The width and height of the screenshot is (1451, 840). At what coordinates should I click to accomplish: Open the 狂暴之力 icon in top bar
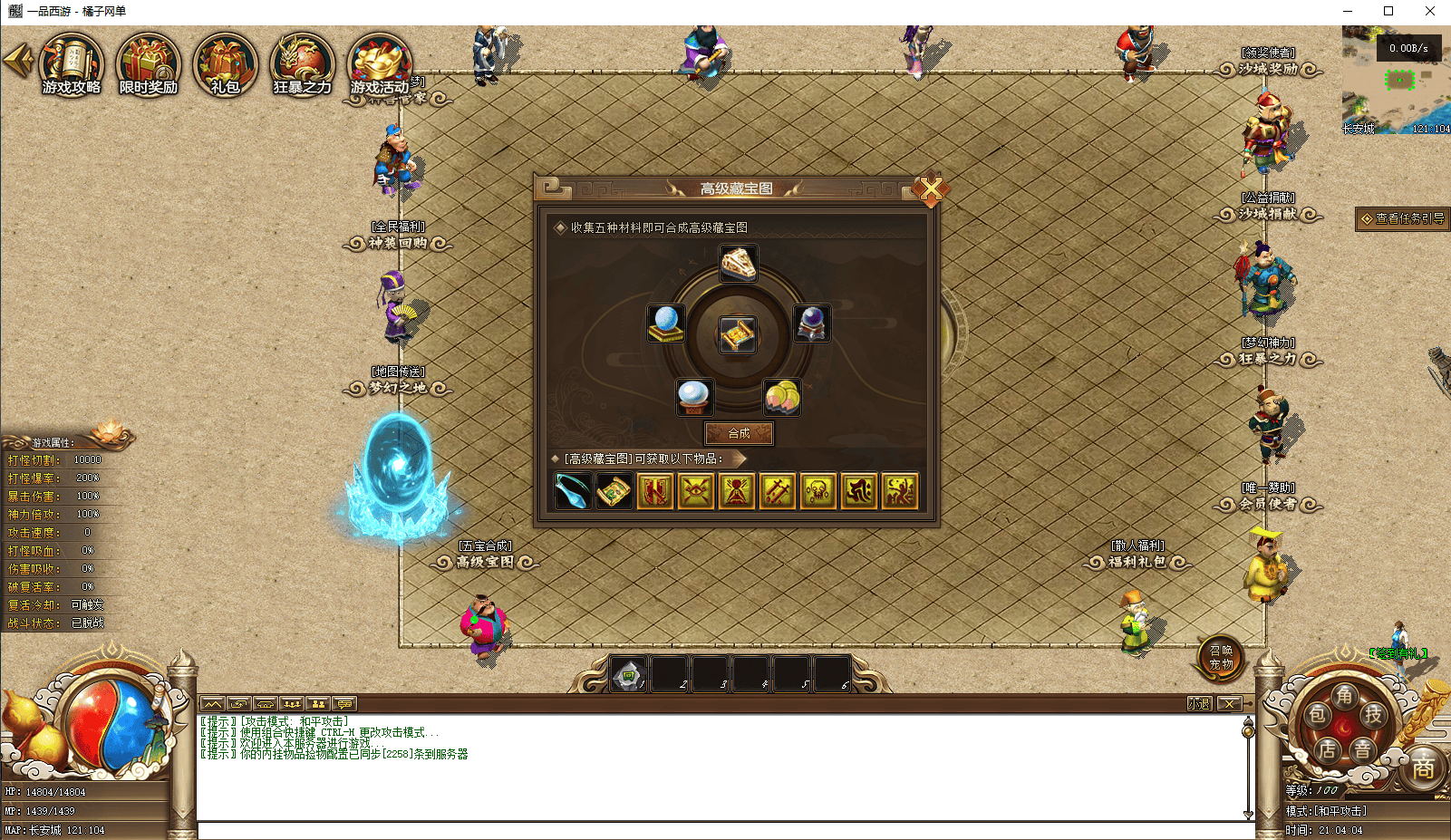(302, 64)
